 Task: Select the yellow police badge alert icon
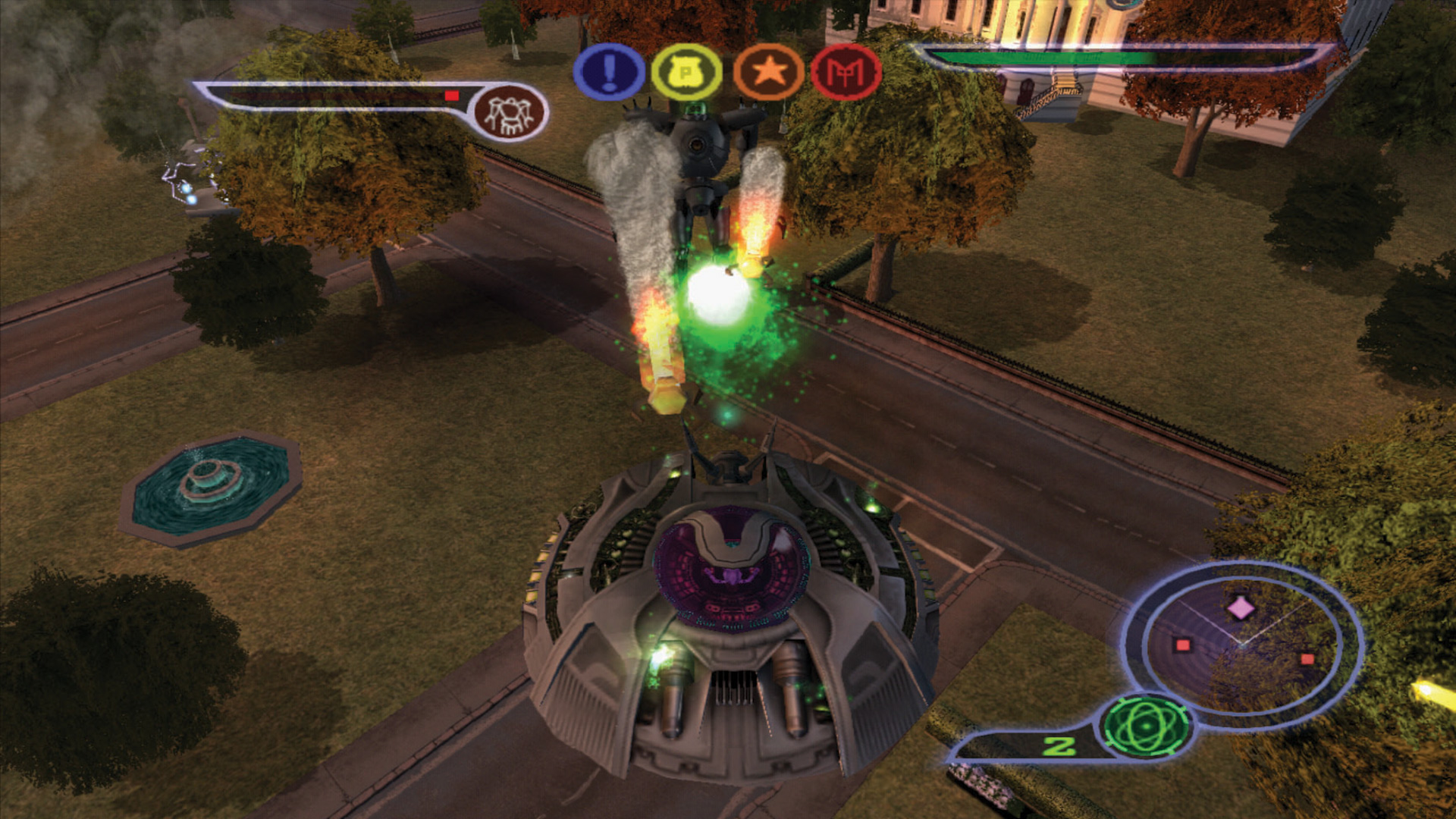click(689, 71)
